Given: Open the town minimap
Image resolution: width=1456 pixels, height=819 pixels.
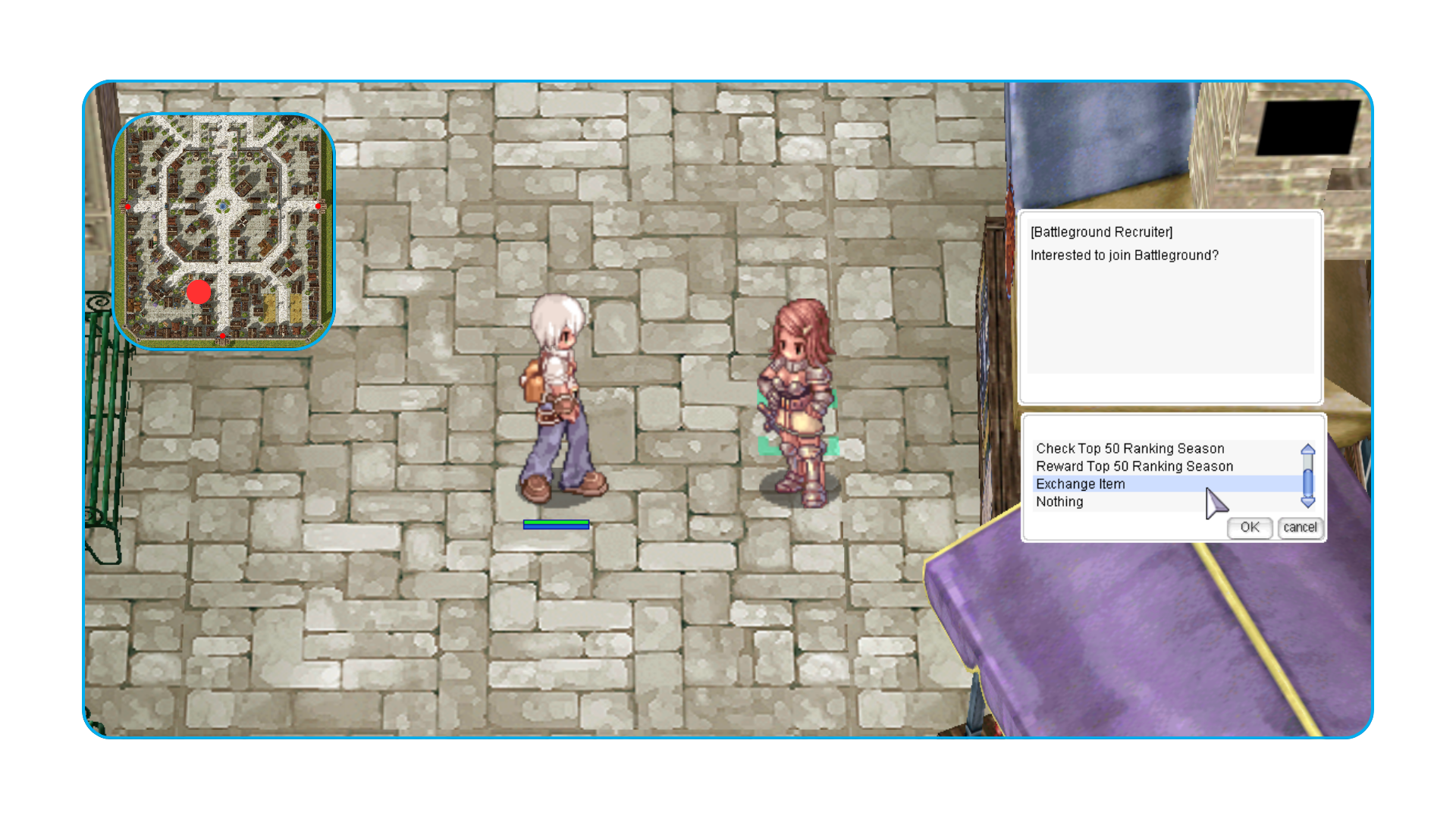Looking at the screenshot, I should tap(224, 231).
